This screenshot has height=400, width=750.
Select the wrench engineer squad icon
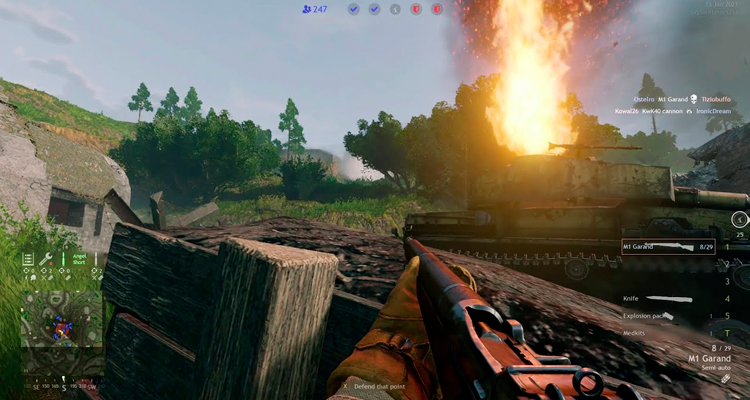pos(46,260)
